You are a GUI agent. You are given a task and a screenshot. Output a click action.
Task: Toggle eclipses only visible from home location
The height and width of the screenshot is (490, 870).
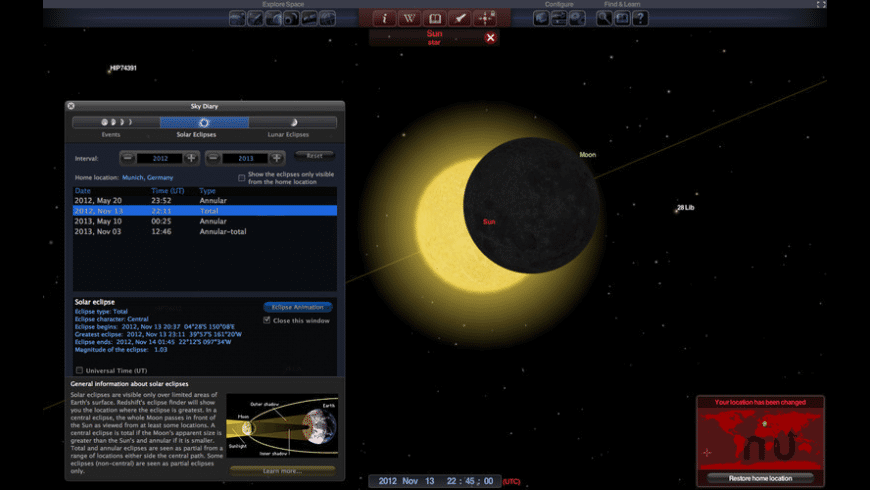(242, 177)
